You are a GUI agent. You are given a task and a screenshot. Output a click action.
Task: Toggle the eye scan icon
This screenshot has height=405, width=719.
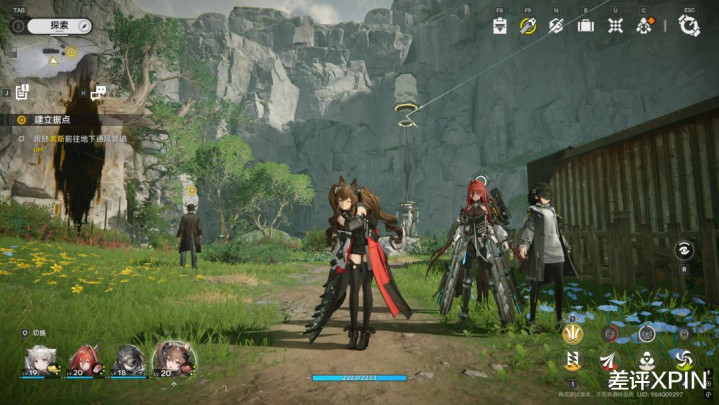pos(685,251)
